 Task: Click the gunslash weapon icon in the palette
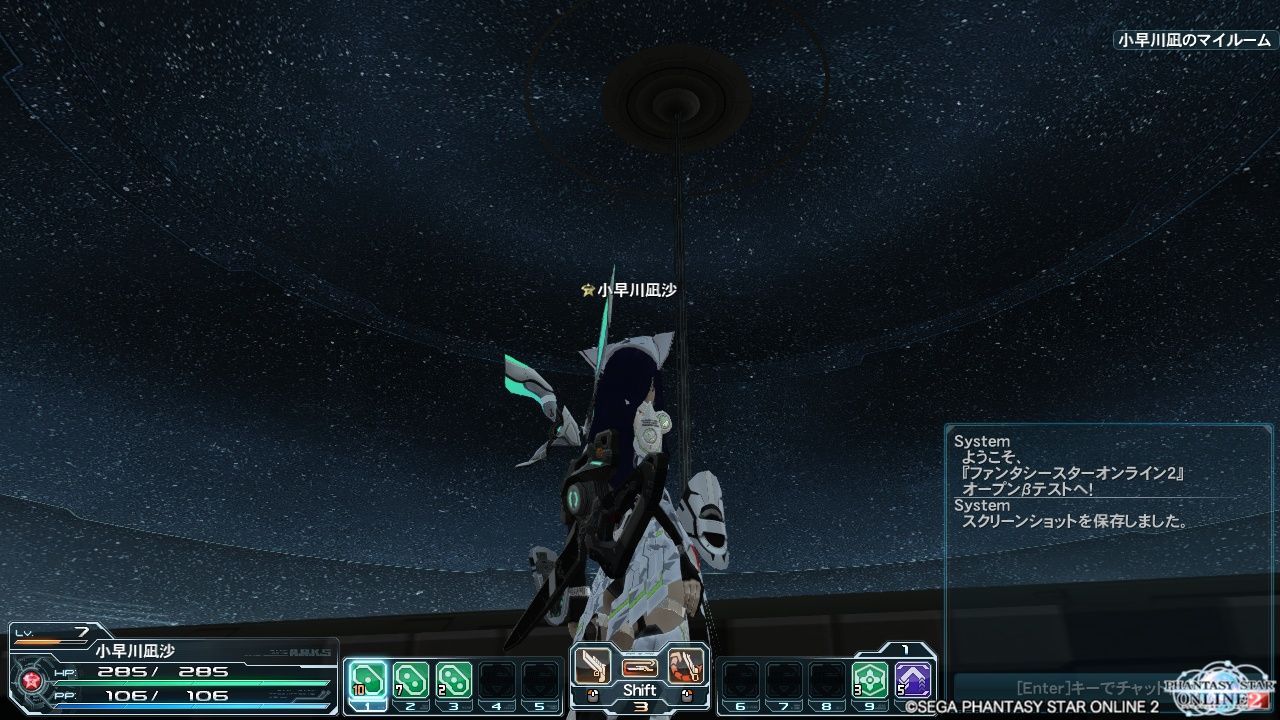(x=593, y=665)
